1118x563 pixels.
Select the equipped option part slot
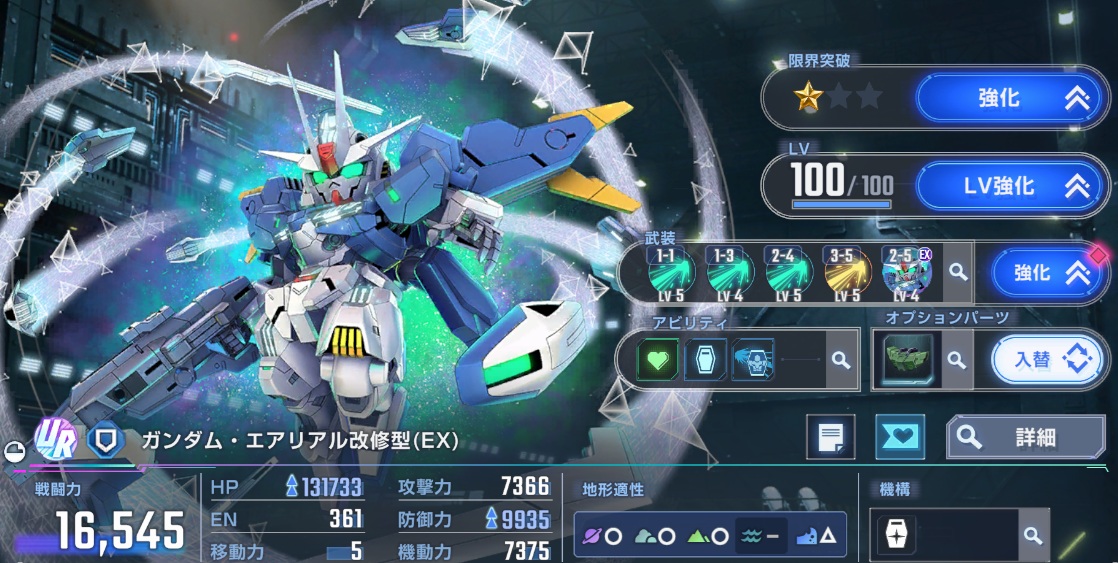[x=908, y=359]
